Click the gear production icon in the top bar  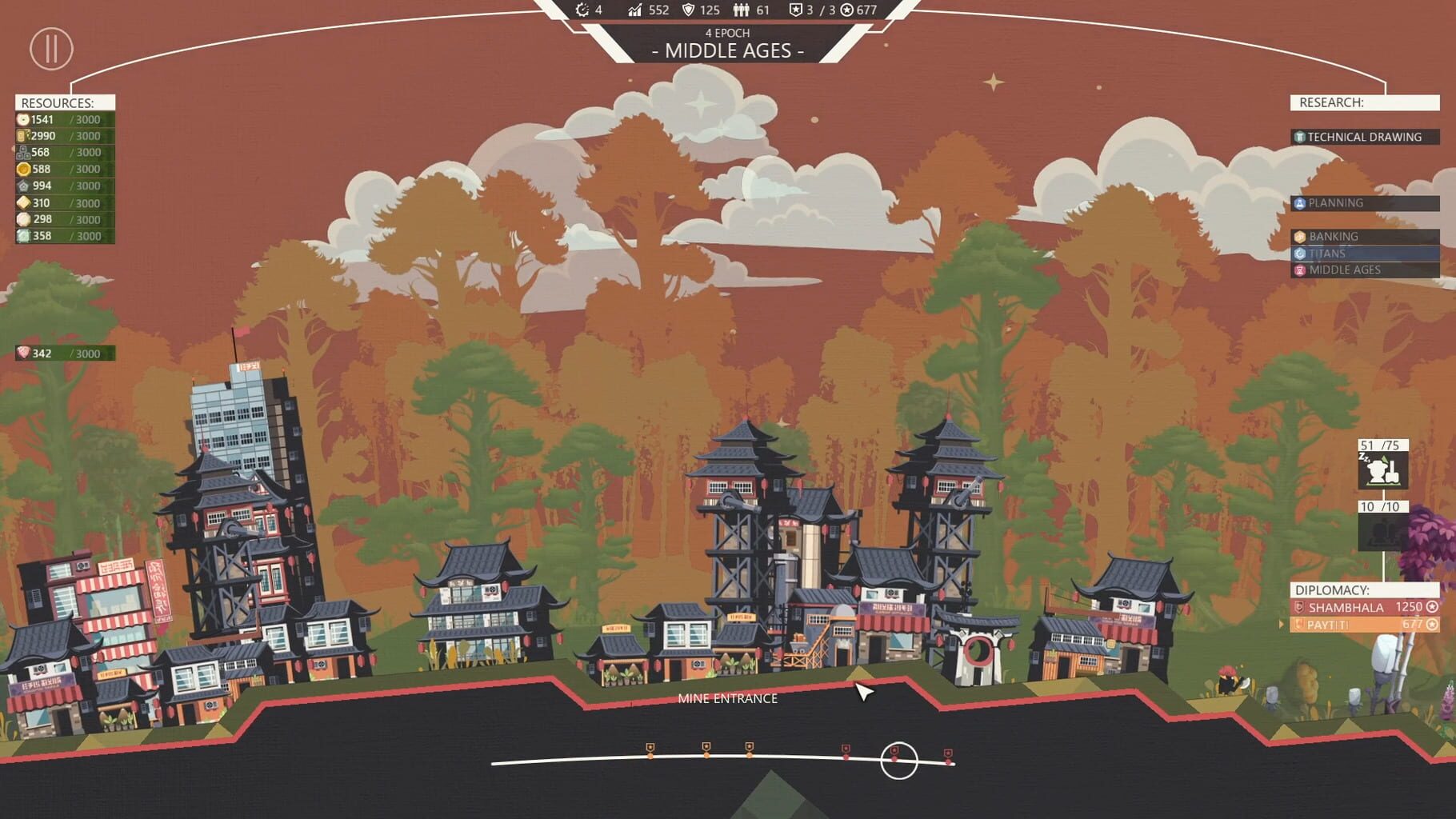[x=582, y=10]
